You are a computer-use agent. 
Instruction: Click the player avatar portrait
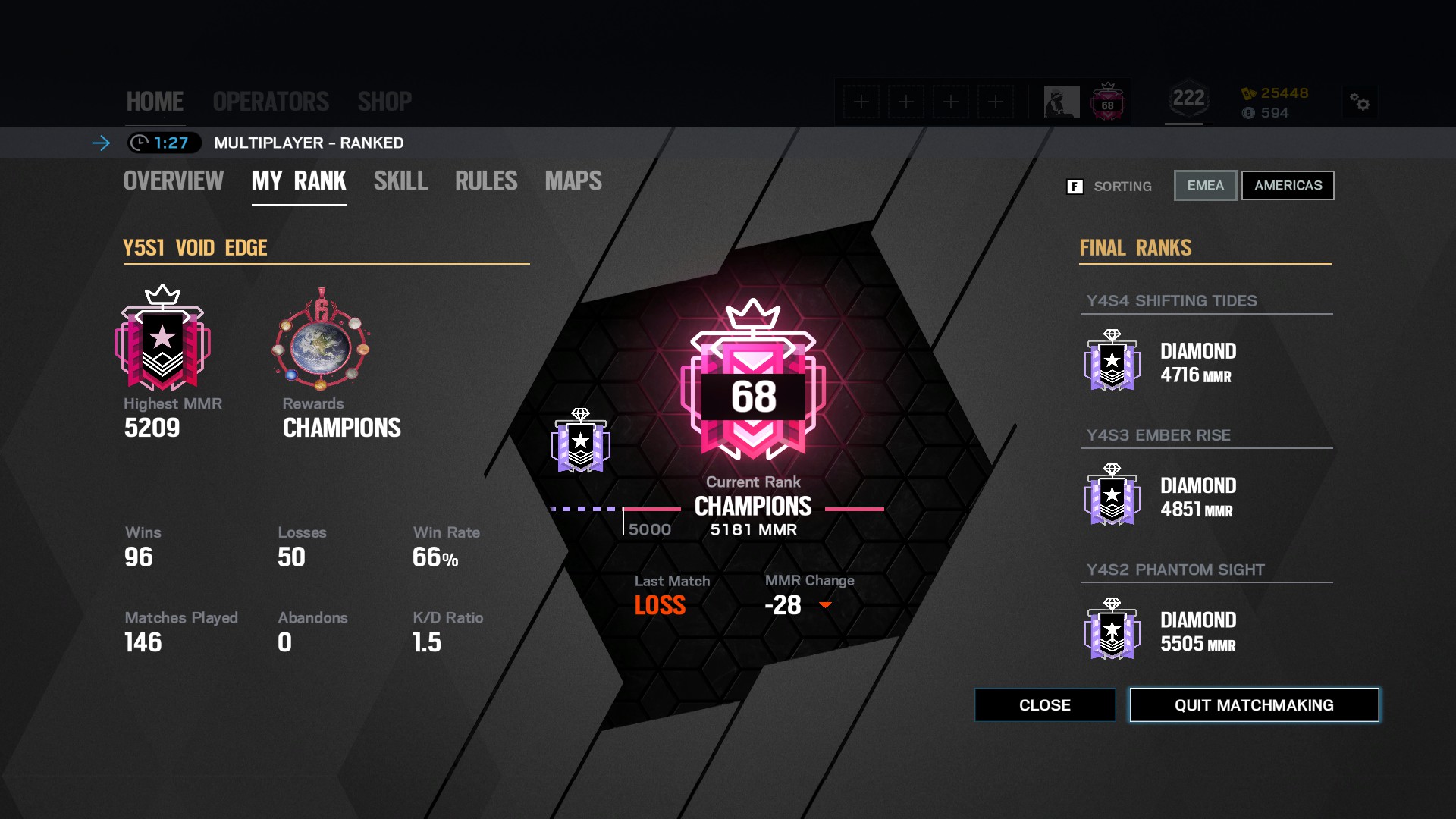point(1059,101)
